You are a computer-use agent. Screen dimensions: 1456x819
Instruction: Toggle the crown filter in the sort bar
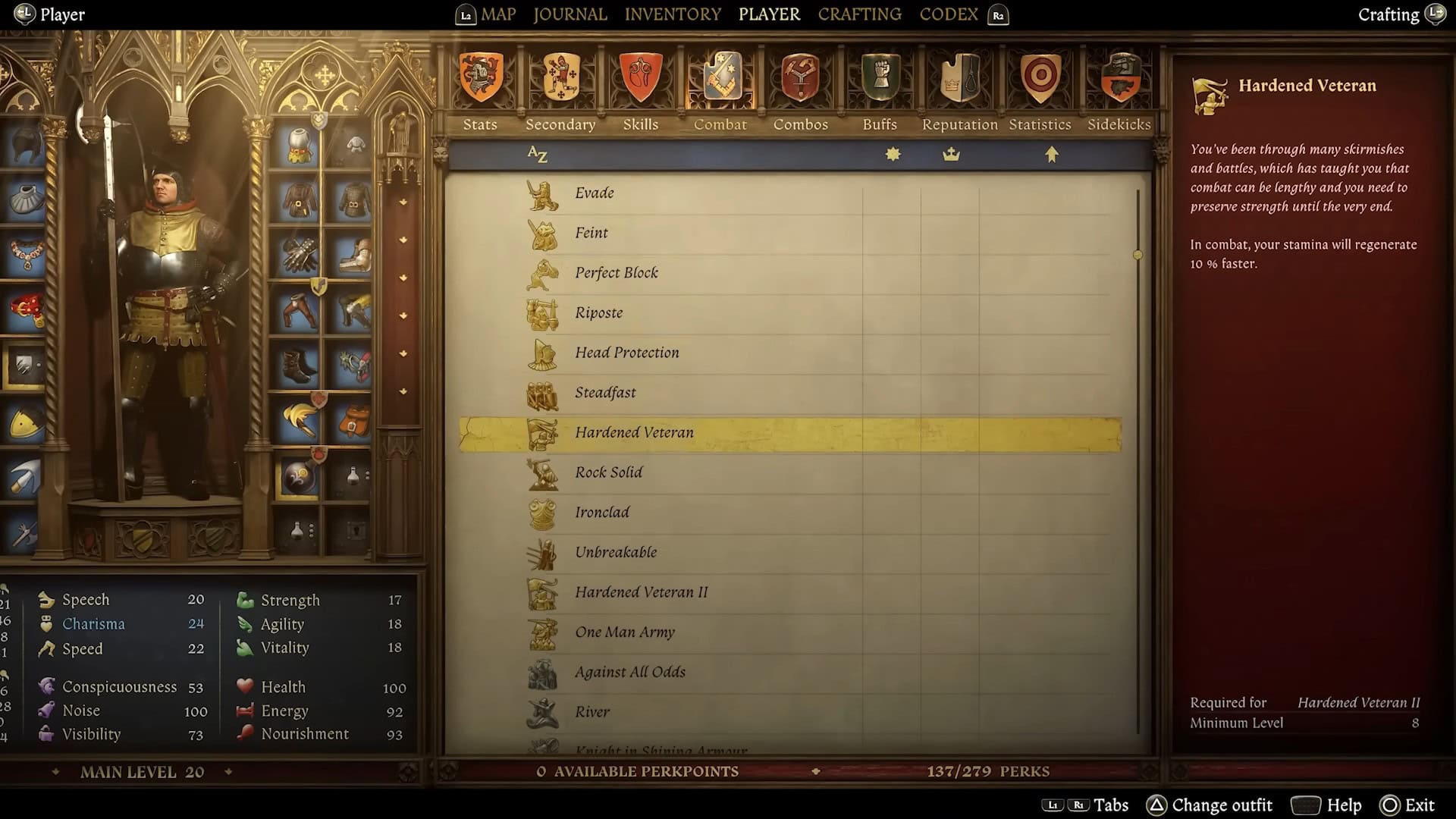pyautogui.click(x=952, y=154)
